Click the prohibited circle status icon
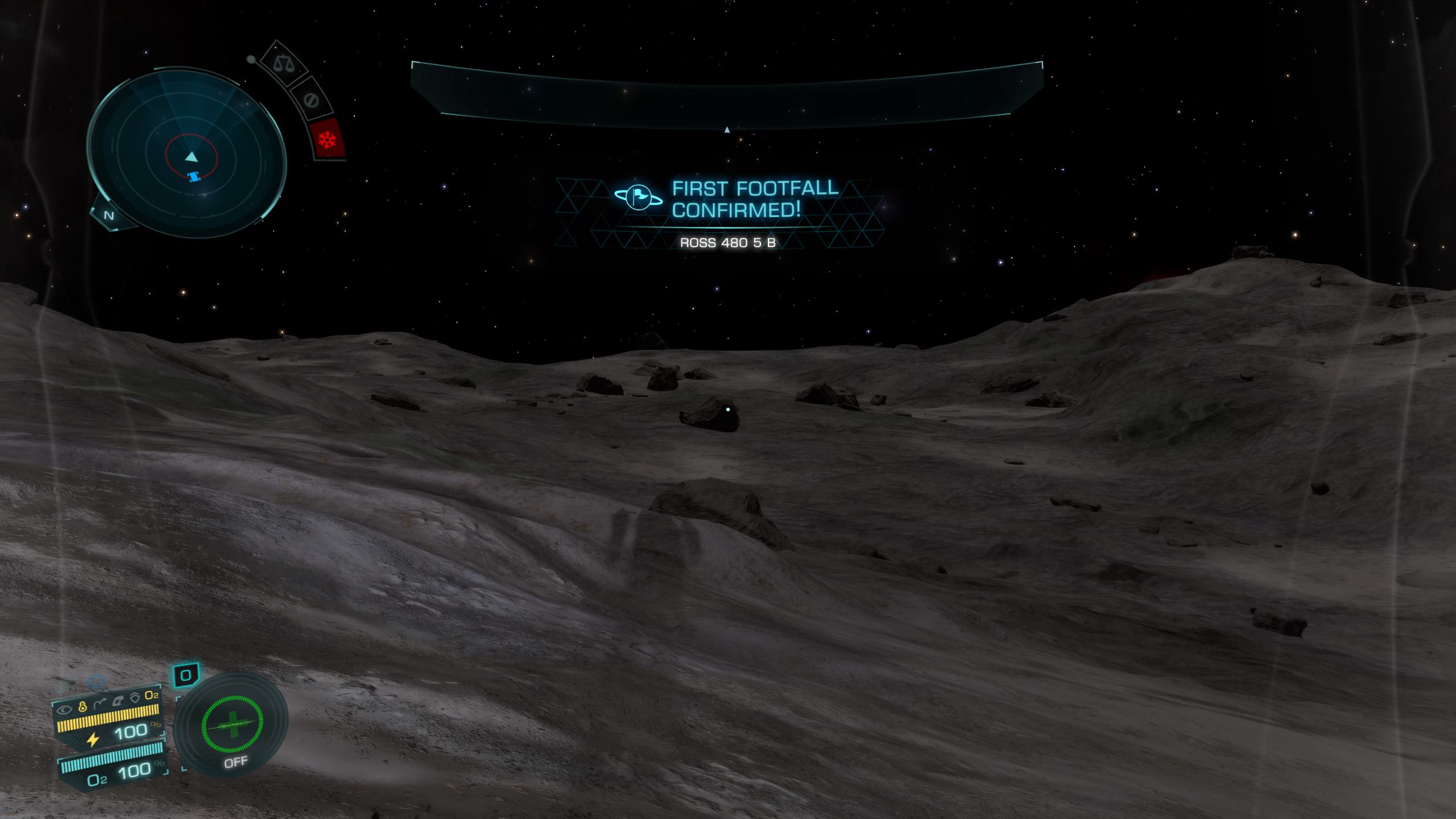This screenshot has height=819, width=1456. click(x=311, y=101)
